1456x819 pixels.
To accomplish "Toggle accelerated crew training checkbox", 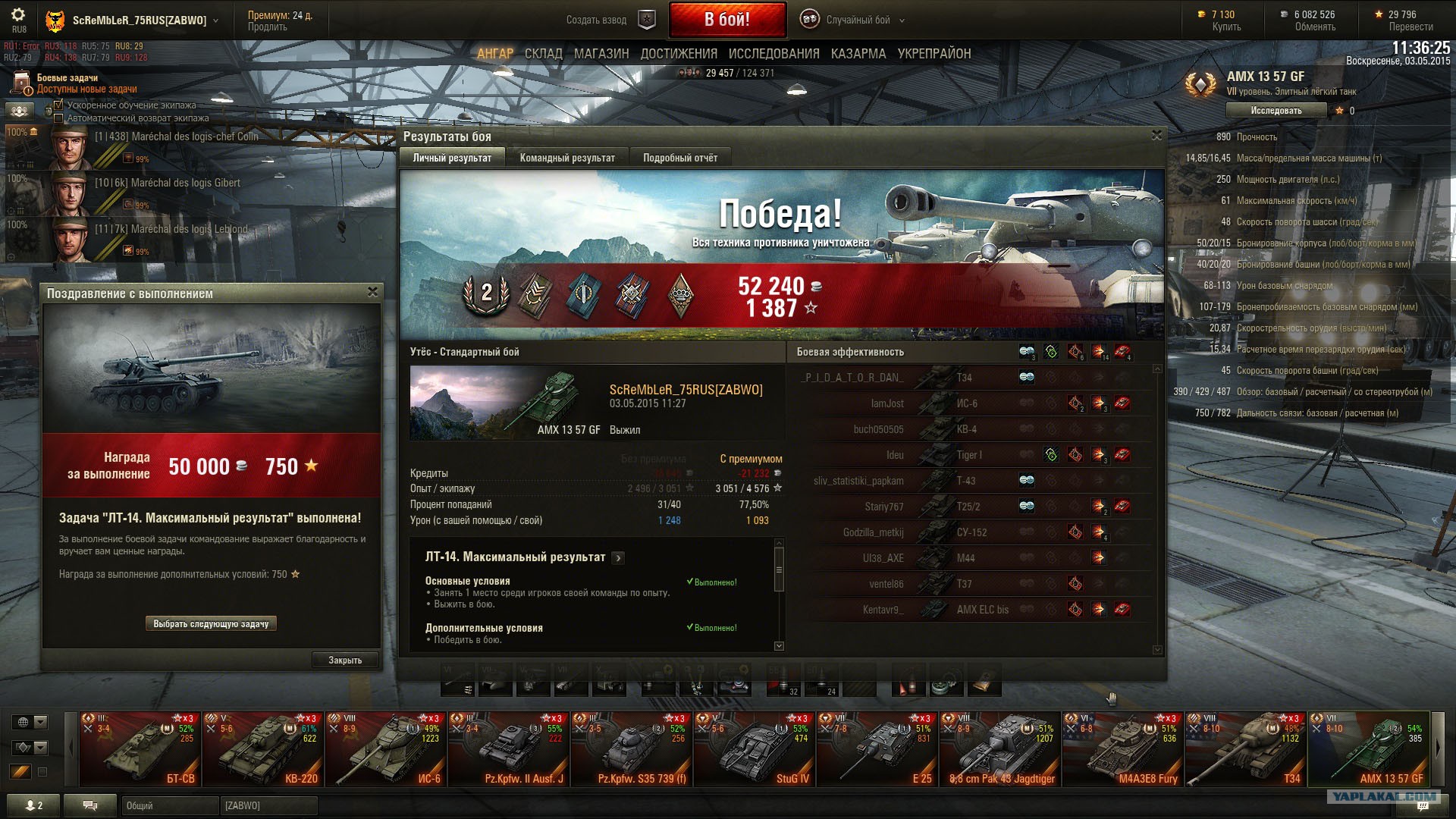I will 59,105.
